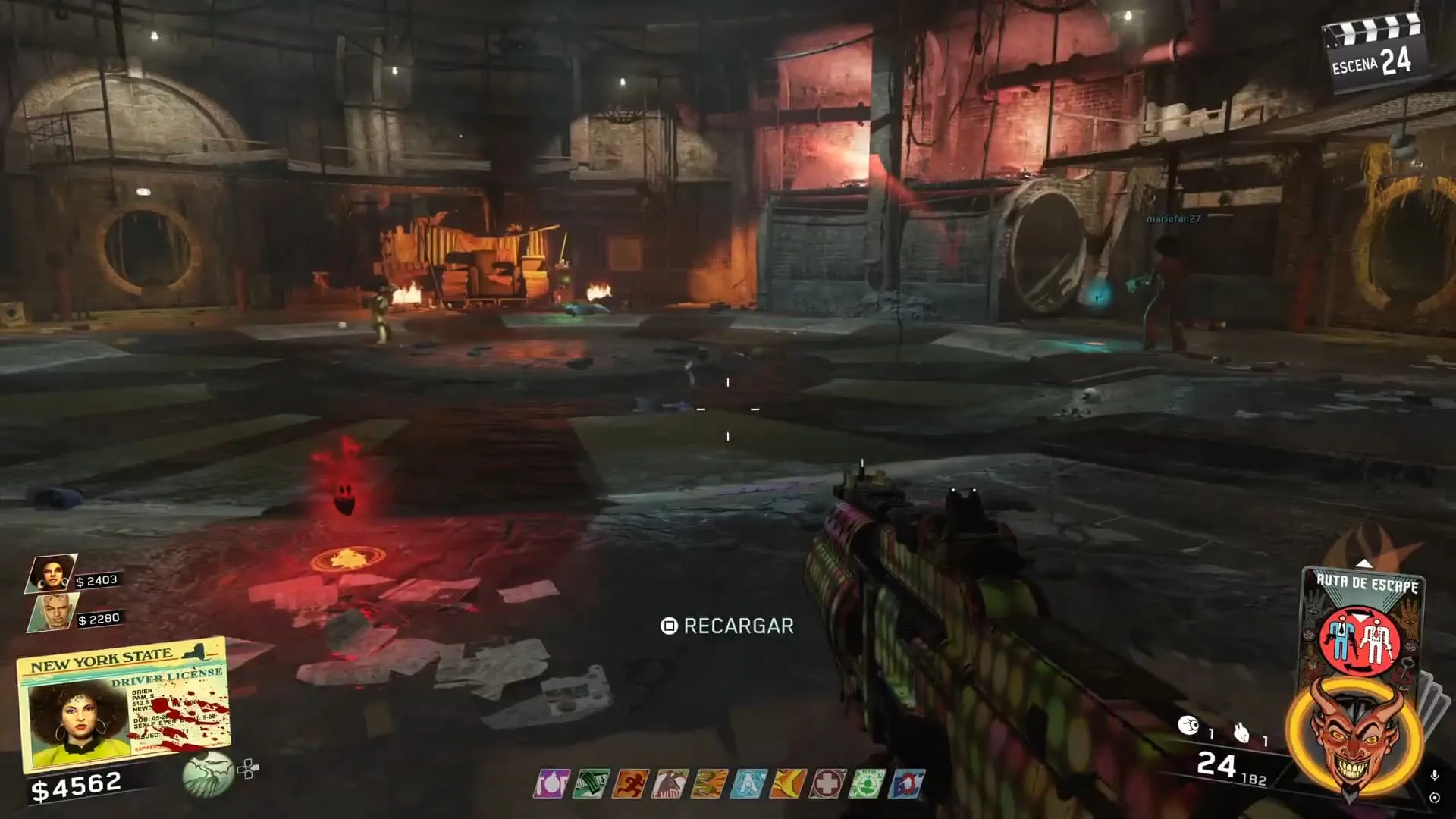Click the round green tree emblem icon
The image size is (1456, 819).
(x=208, y=775)
